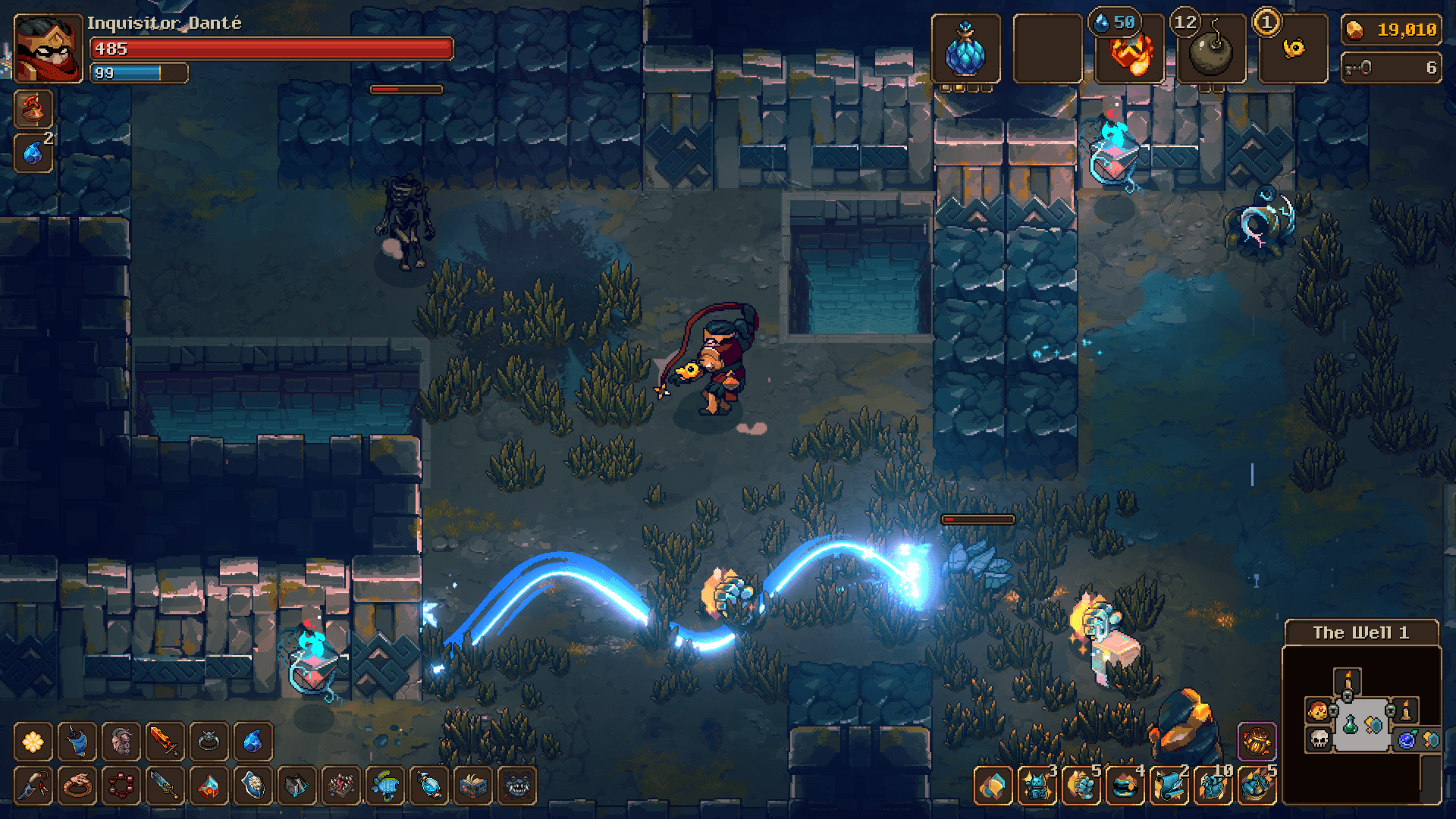Select the gargoyle ring relic slot
Screen dimensions: 1456x819
tap(209, 741)
